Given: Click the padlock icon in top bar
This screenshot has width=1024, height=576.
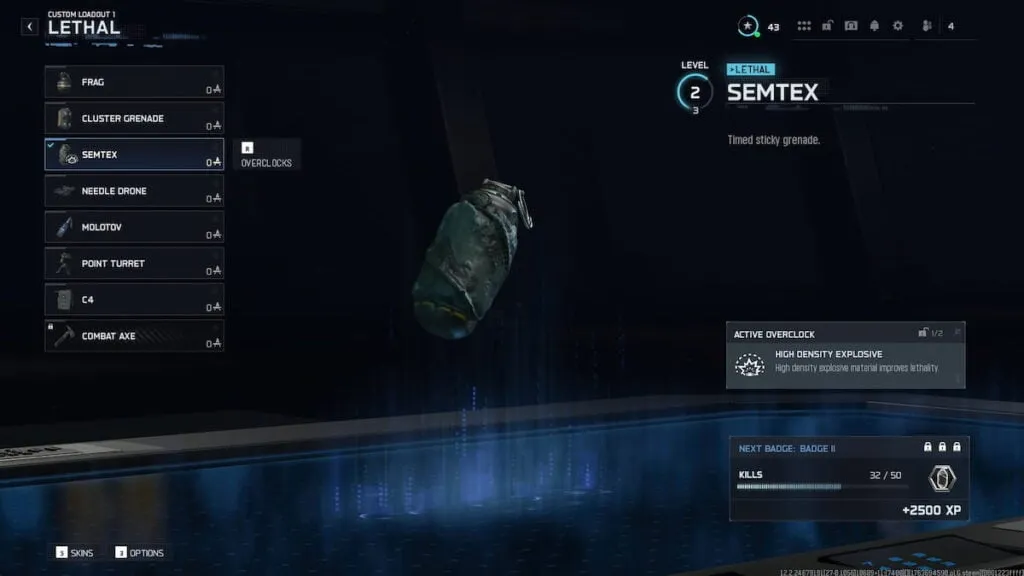Looking at the screenshot, I should (x=828, y=26).
